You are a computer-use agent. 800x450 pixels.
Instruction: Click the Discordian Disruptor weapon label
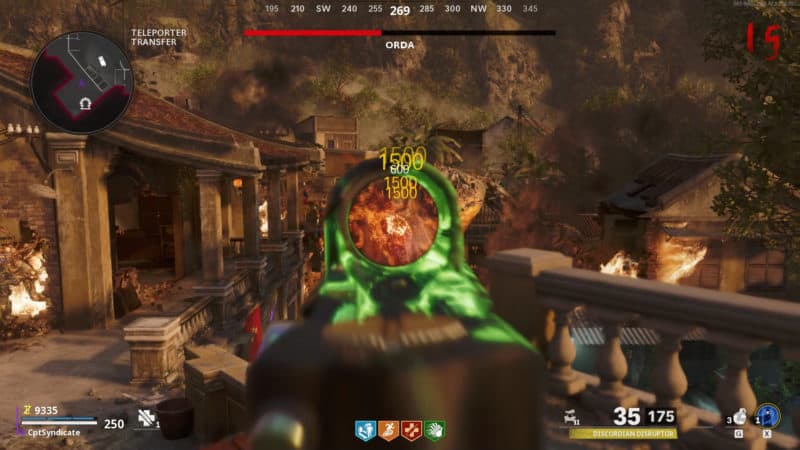623,434
